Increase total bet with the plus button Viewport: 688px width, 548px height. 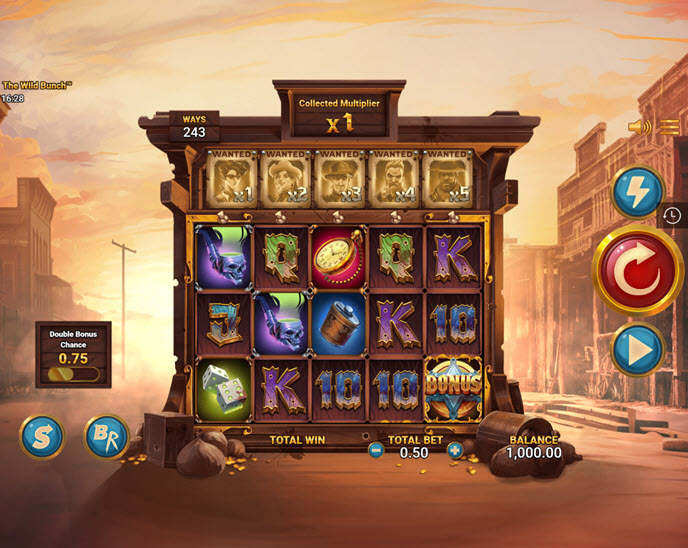[455, 451]
